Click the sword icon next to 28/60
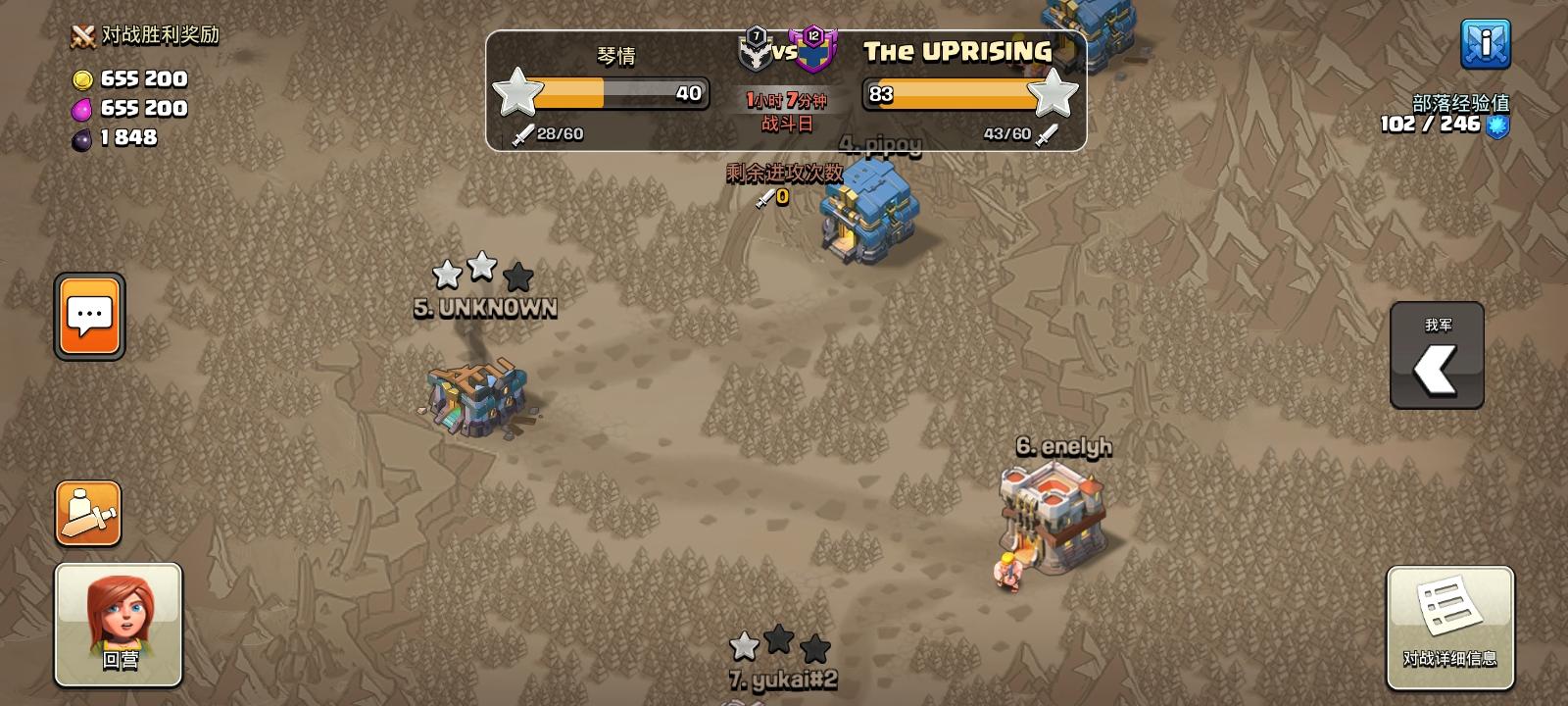 [x=522, y=134]
